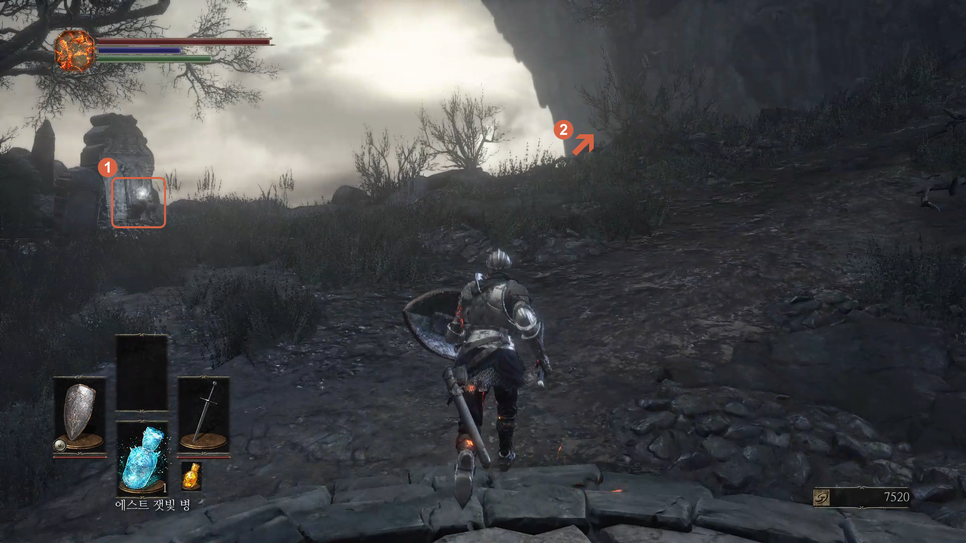Click the orange highlight box numbered 1
Viewport: 966px width, 543px height.
point(138,202)
